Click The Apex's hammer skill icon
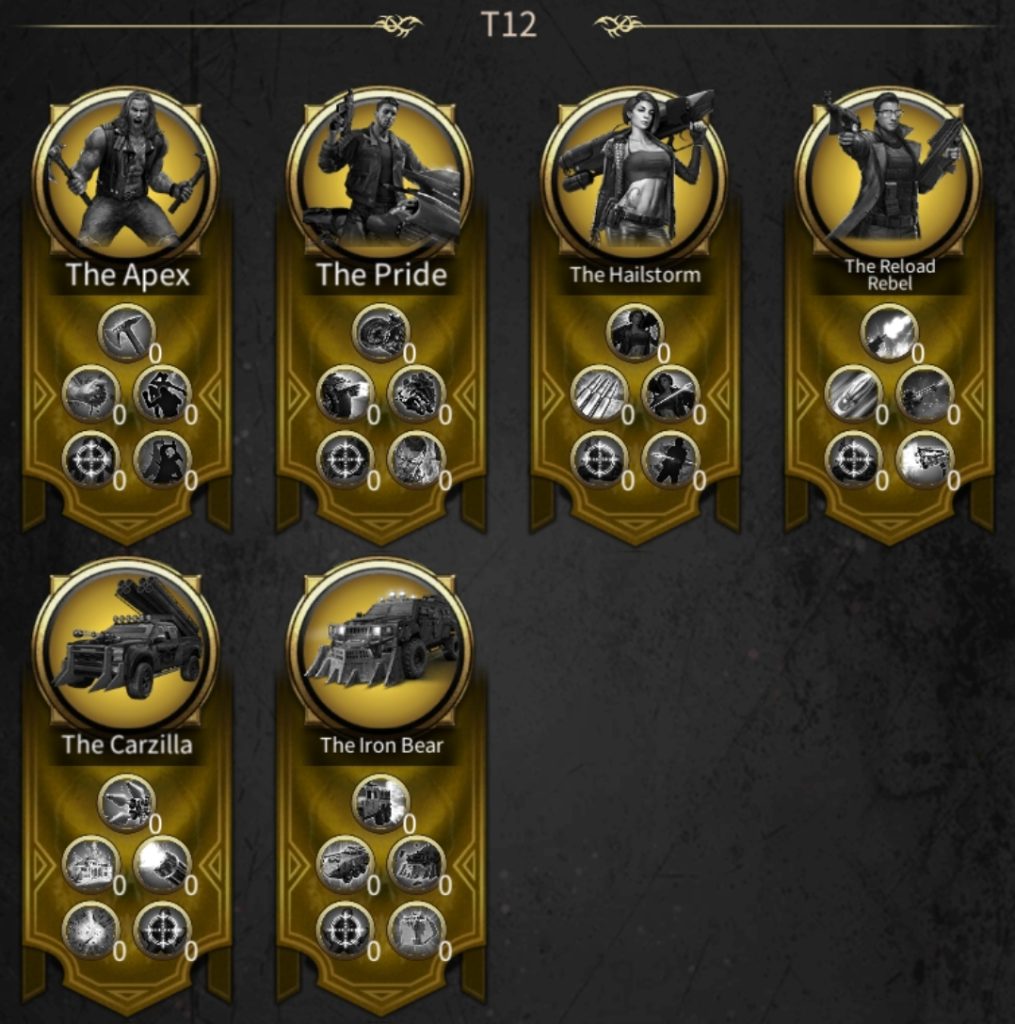The width and height of the screenshot is (1015, 1024). [x=126, y=333]
